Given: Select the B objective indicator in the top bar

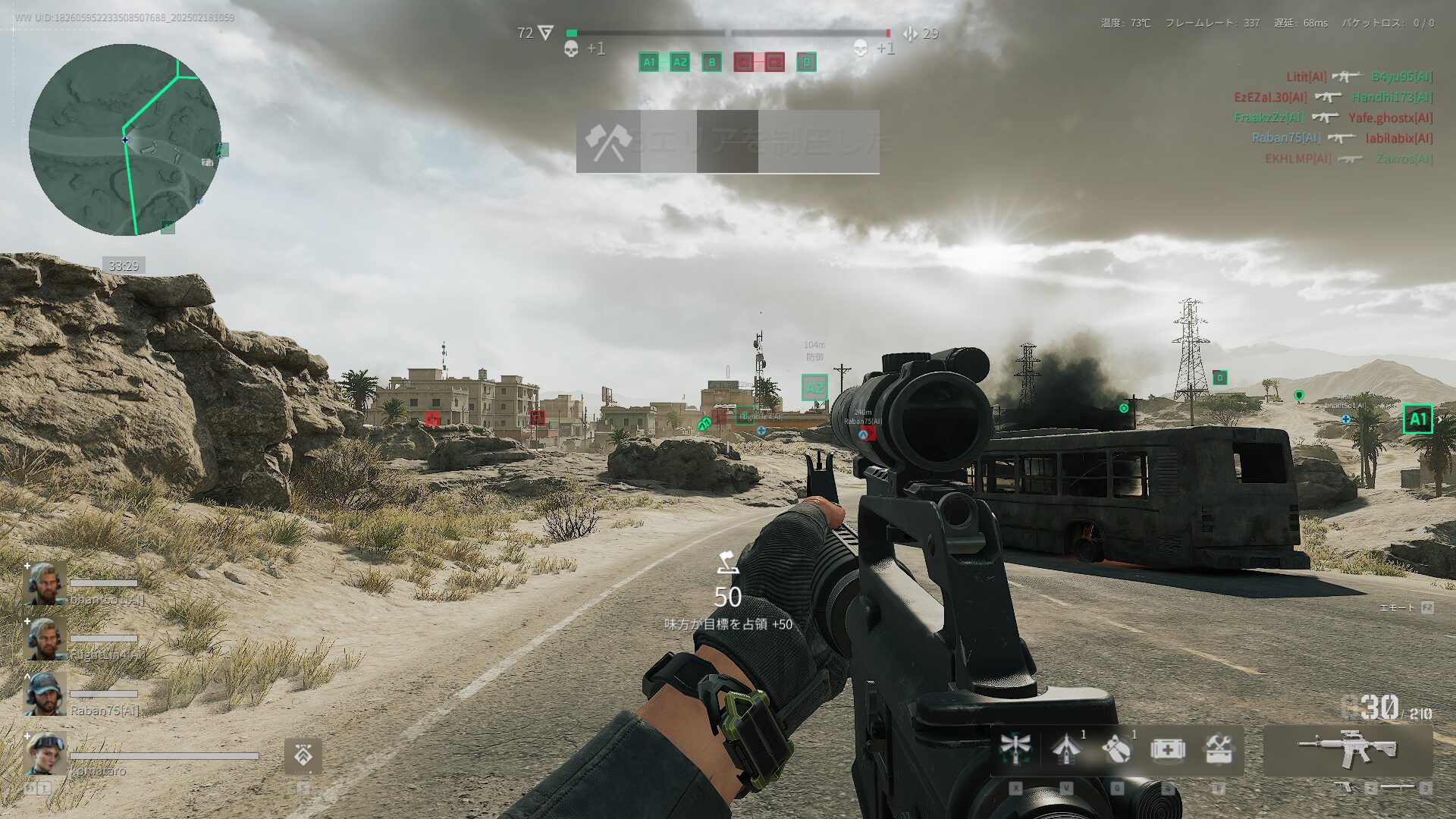Looking at the screenshot, I should pyautogui.click(x=711, y=62).
